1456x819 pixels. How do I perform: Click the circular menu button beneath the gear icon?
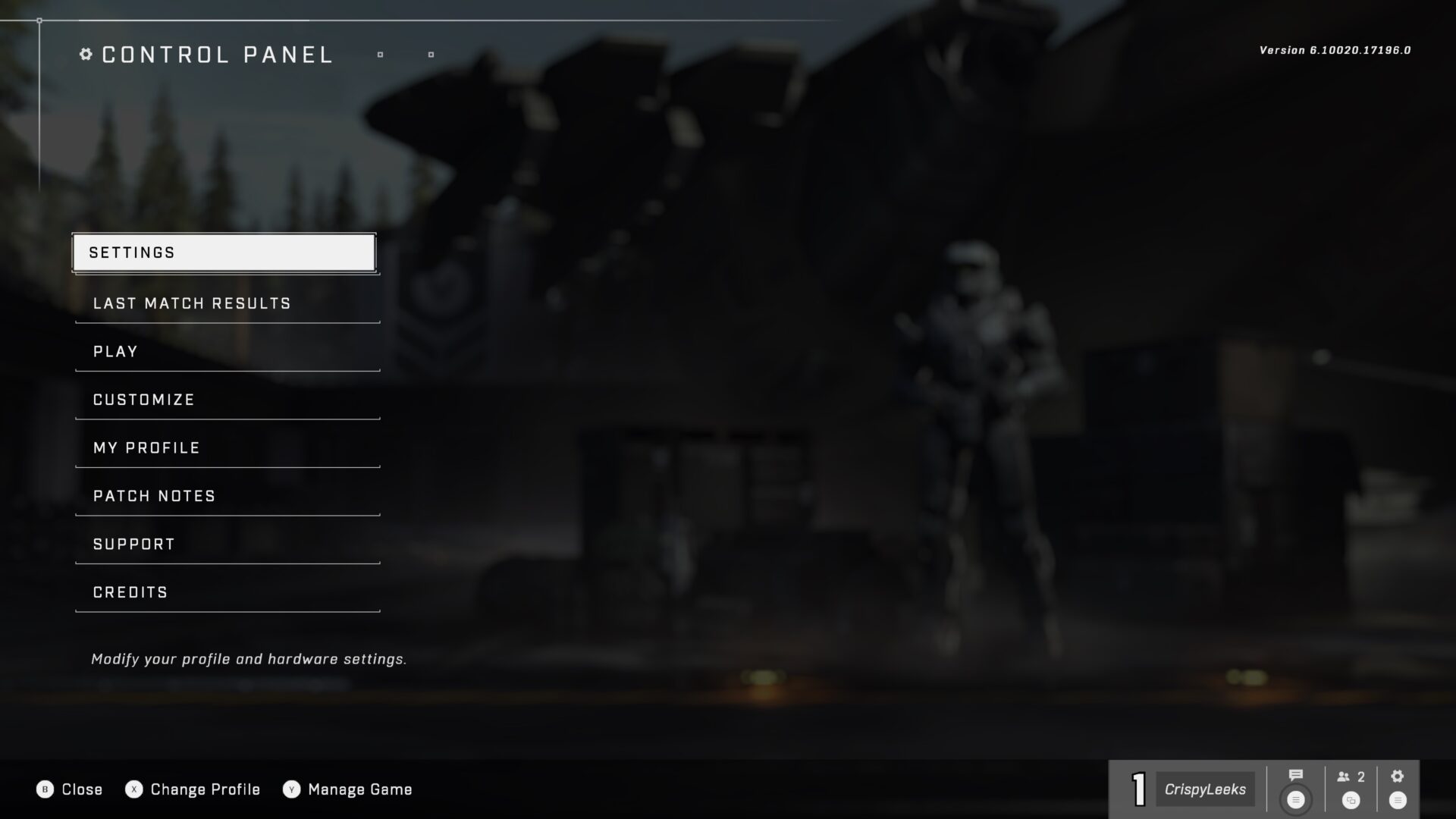(x=1396, y=800)
